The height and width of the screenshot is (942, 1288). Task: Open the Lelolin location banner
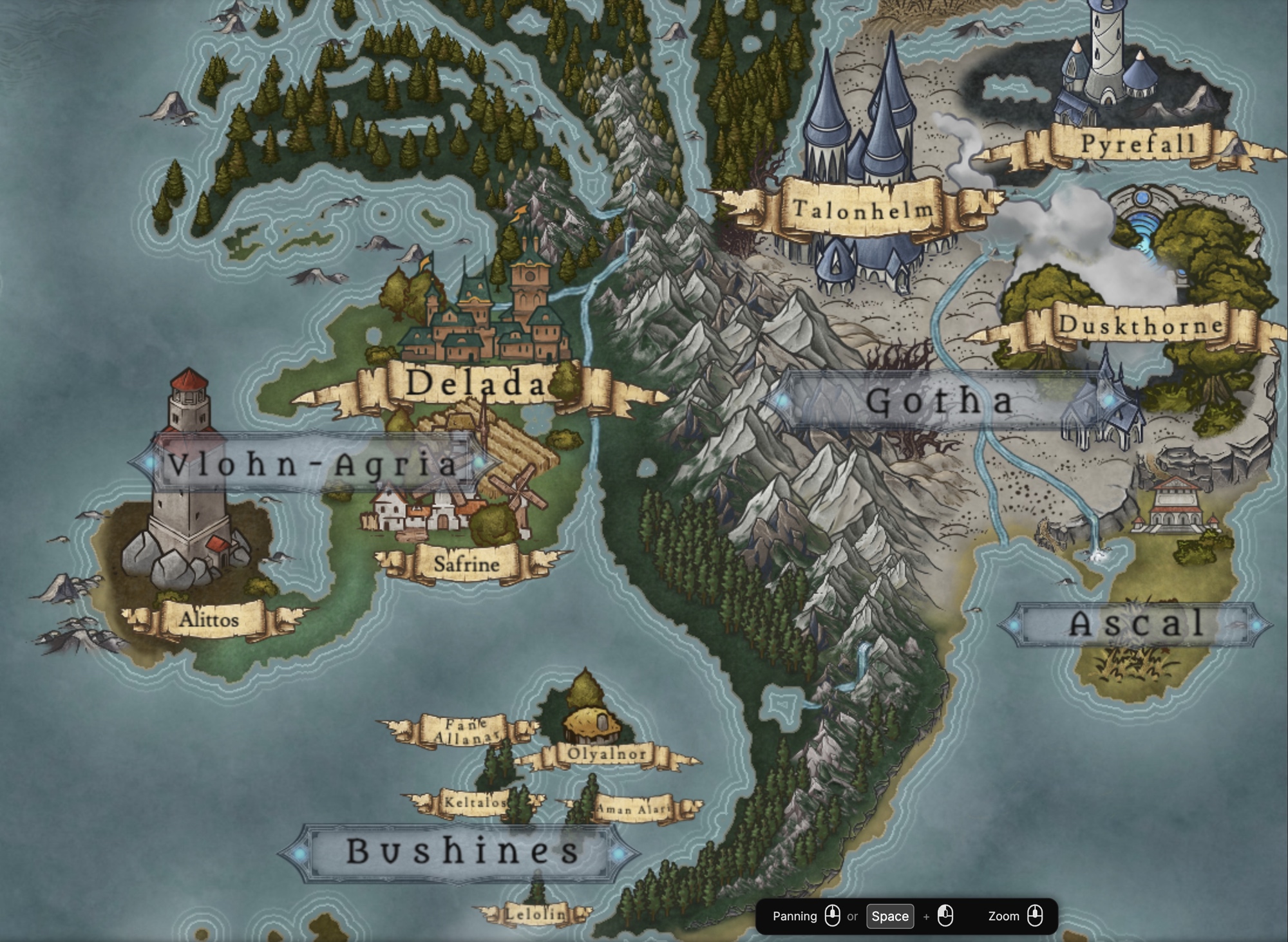(535, 913)
